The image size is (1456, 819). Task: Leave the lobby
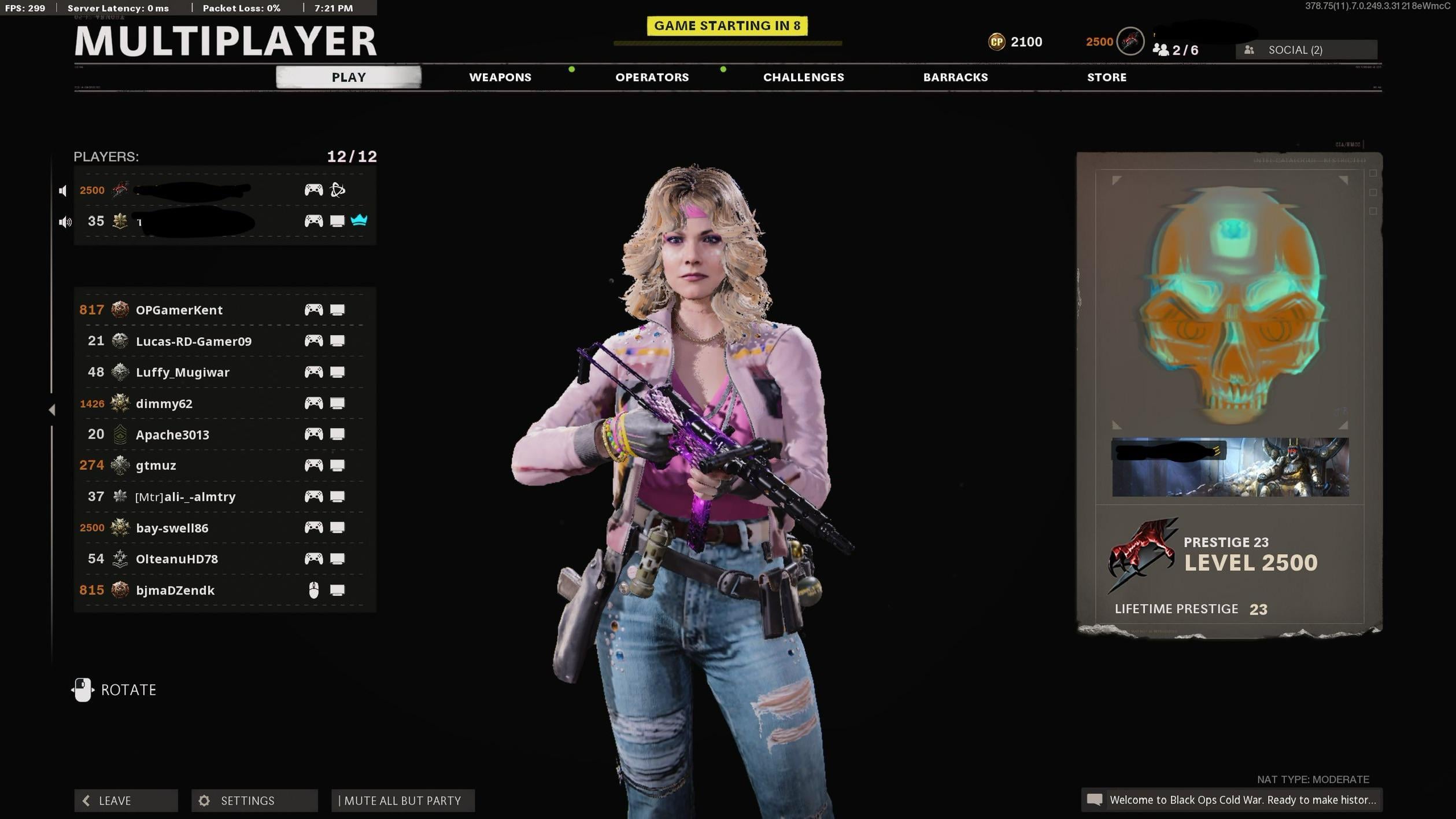point(125,800)
